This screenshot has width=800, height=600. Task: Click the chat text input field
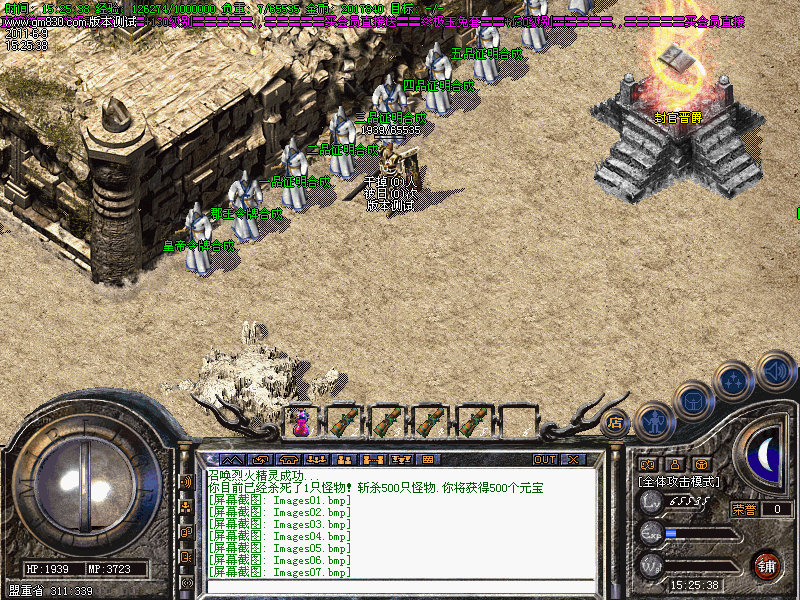(x=400, y=587)
